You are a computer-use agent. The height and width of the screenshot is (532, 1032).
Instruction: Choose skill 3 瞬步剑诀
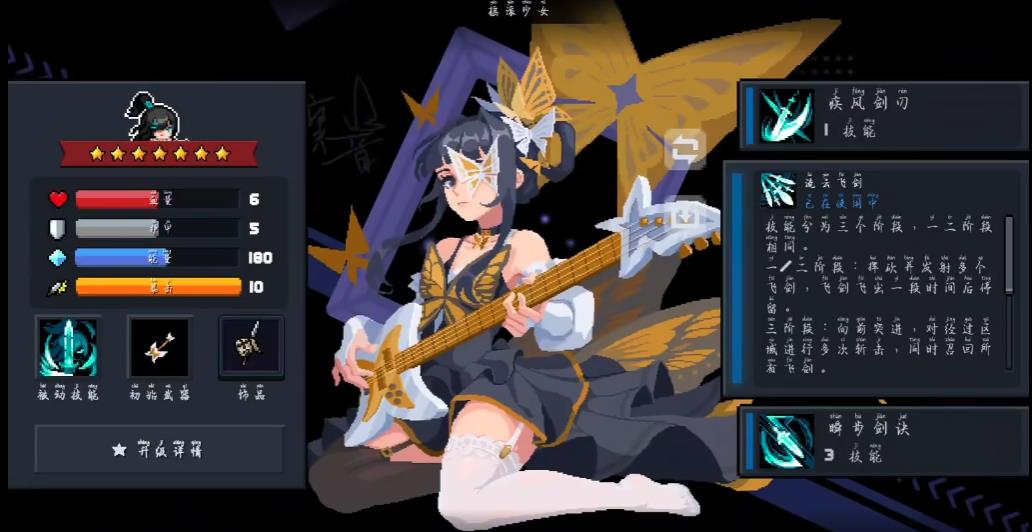point(883,441)
